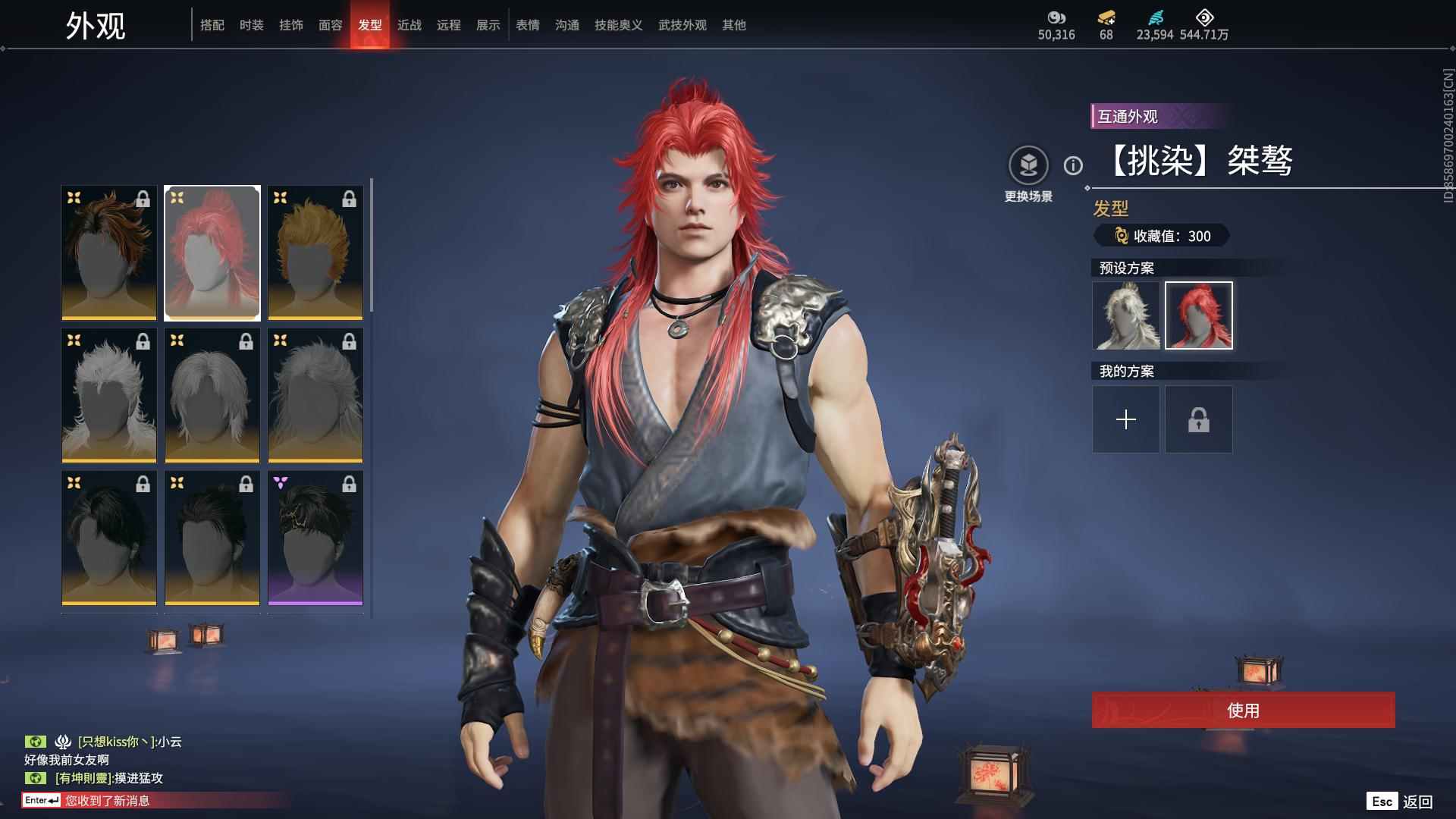This screenshot has height=819, width=1456.
Task: Select the locked brown spiky hairstyle thumbnail
Action: [109, 253]
